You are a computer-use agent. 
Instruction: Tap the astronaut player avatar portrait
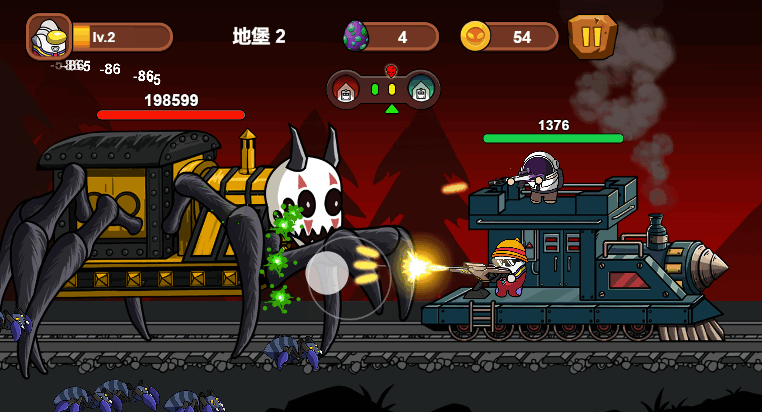[x=47, y=37]
